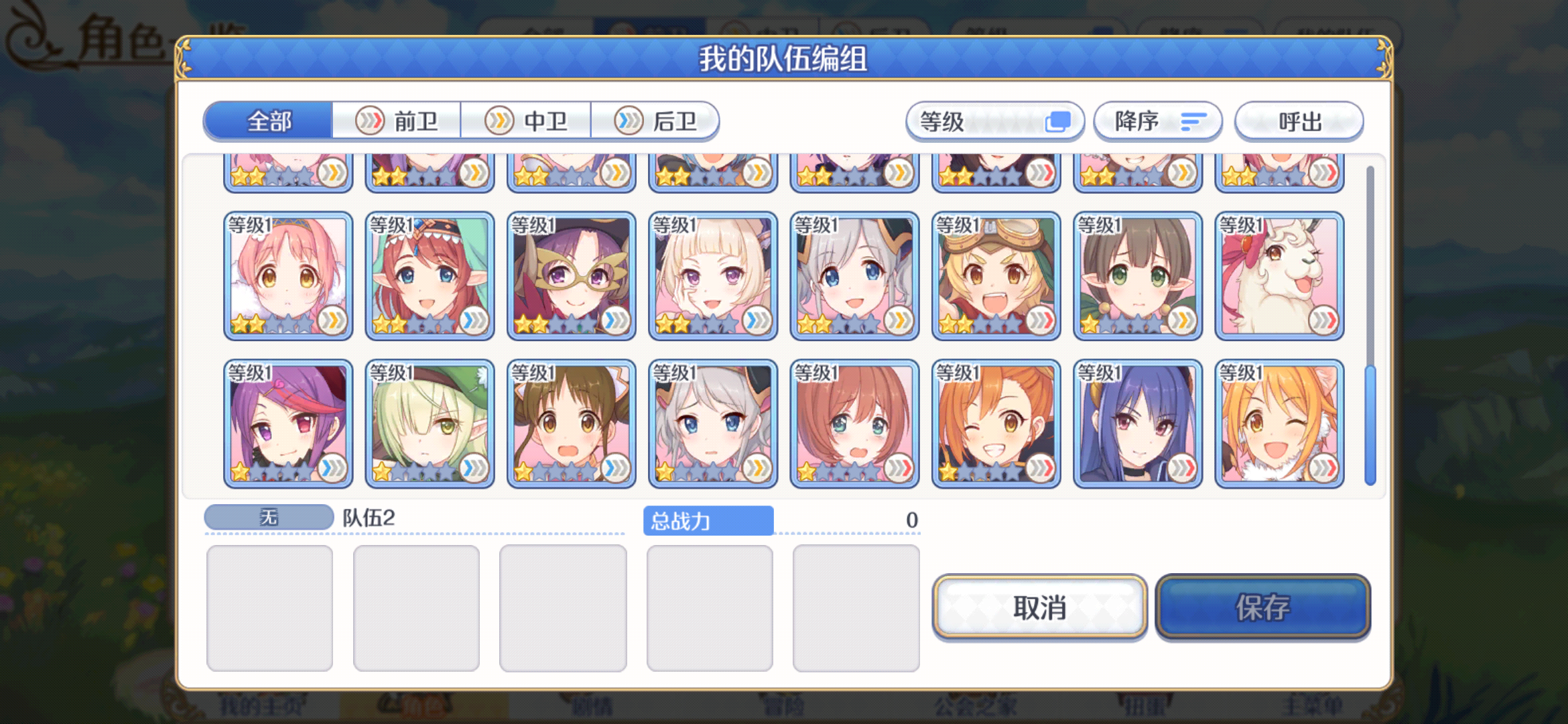Tap the blue arrow icon on the 后卫 tab

click(x=628, y=121)
